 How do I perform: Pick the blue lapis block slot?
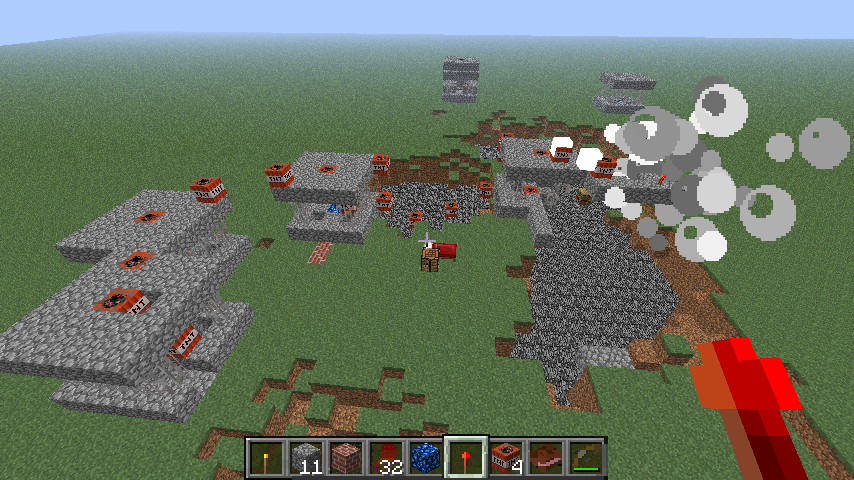tap(426, 458)
